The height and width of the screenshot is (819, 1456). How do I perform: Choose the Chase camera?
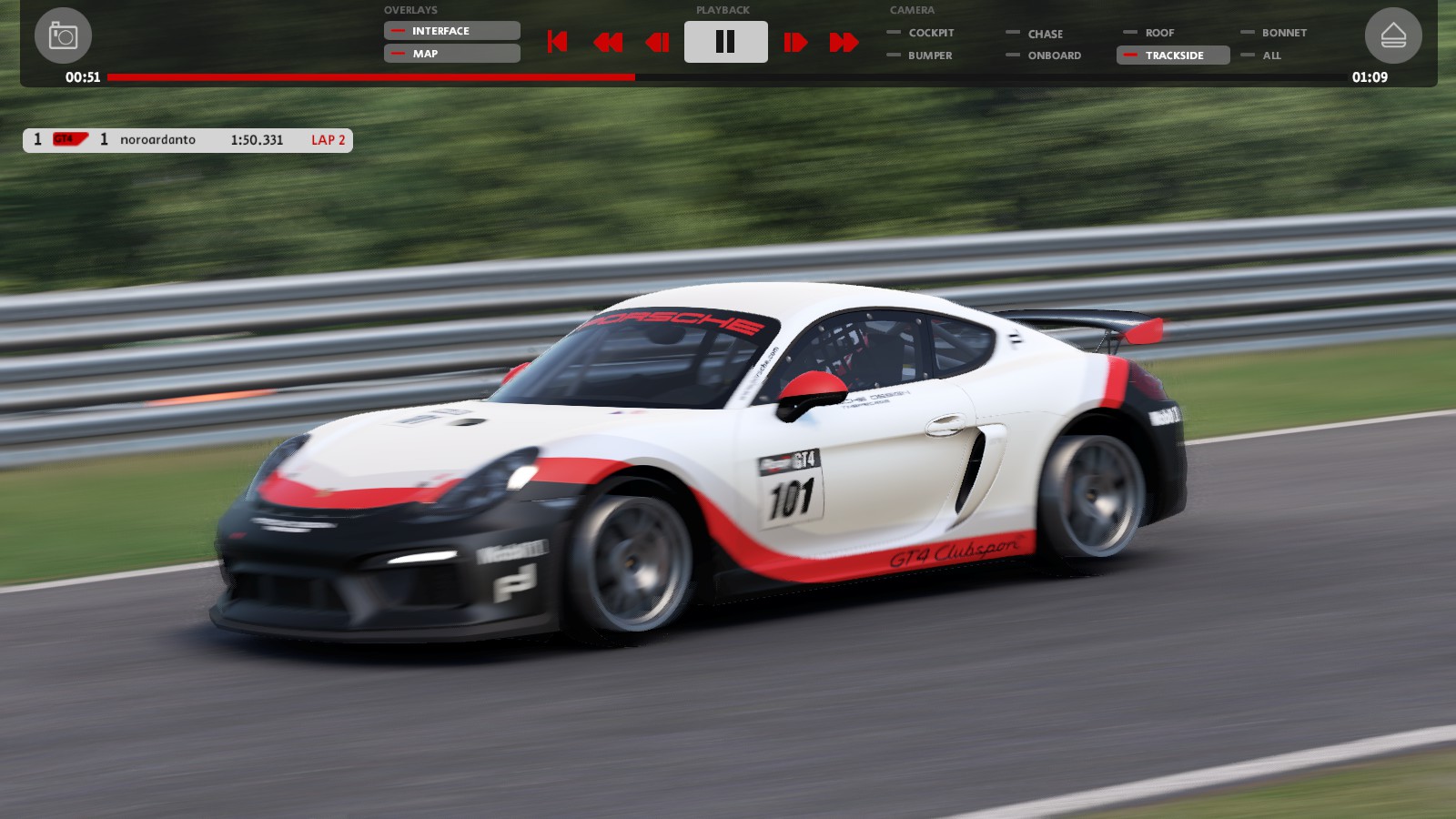click(1045, 34)
